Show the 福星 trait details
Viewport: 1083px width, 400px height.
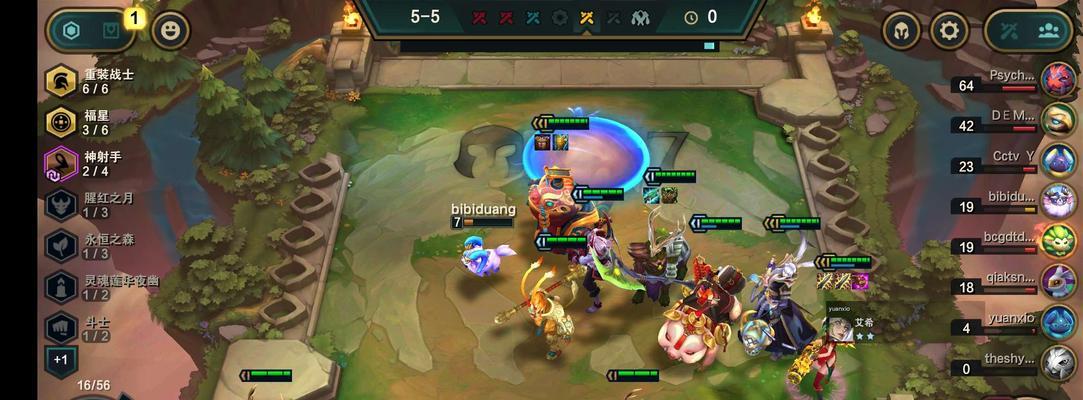coord(62,122)
